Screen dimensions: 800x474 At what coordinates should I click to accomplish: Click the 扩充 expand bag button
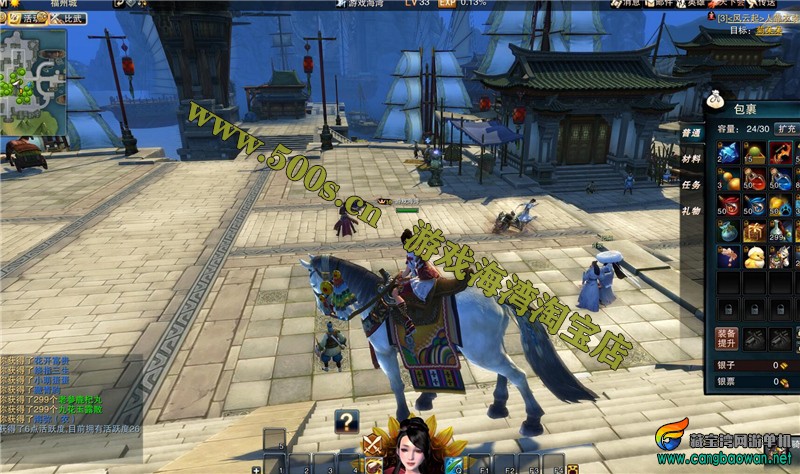coord(785,129)
